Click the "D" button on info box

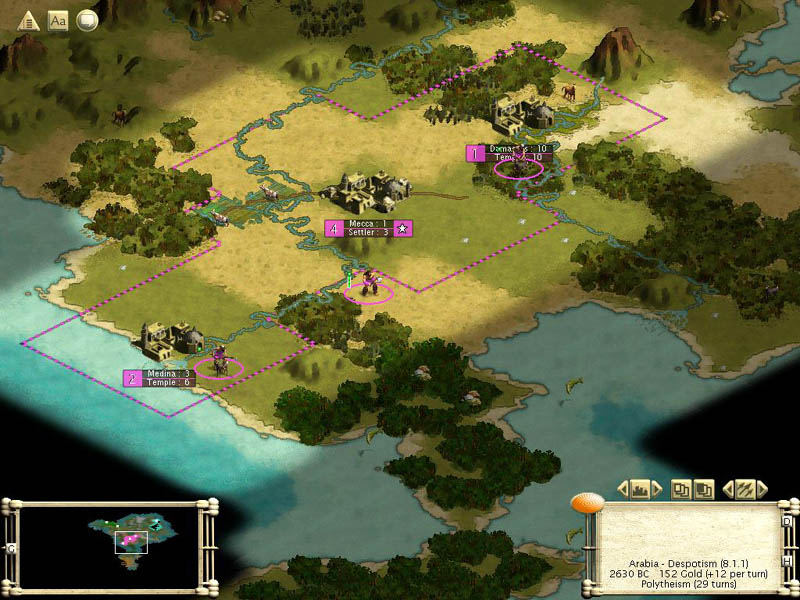[786, 521]
